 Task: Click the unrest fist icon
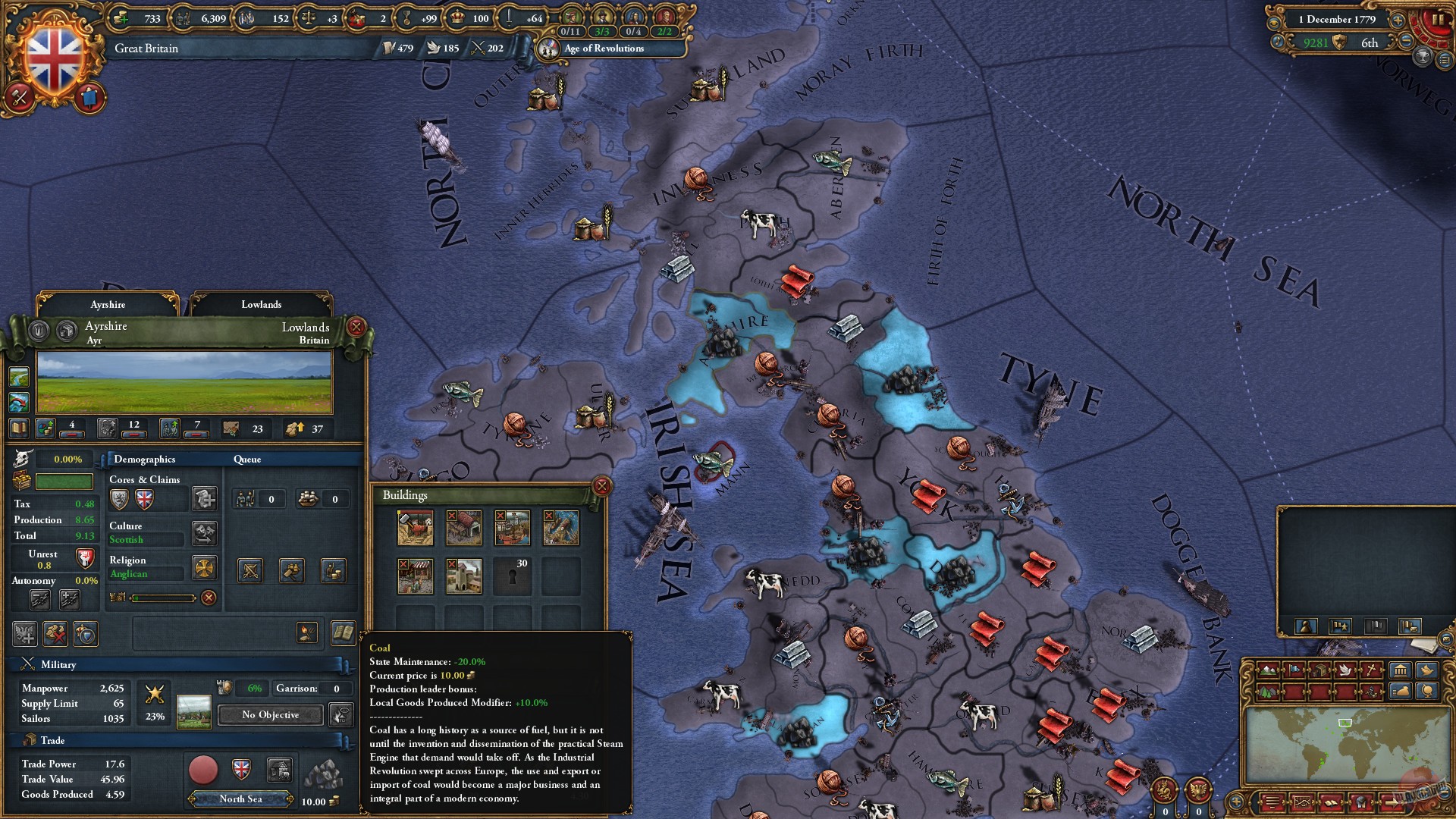[x=84, y=559]
